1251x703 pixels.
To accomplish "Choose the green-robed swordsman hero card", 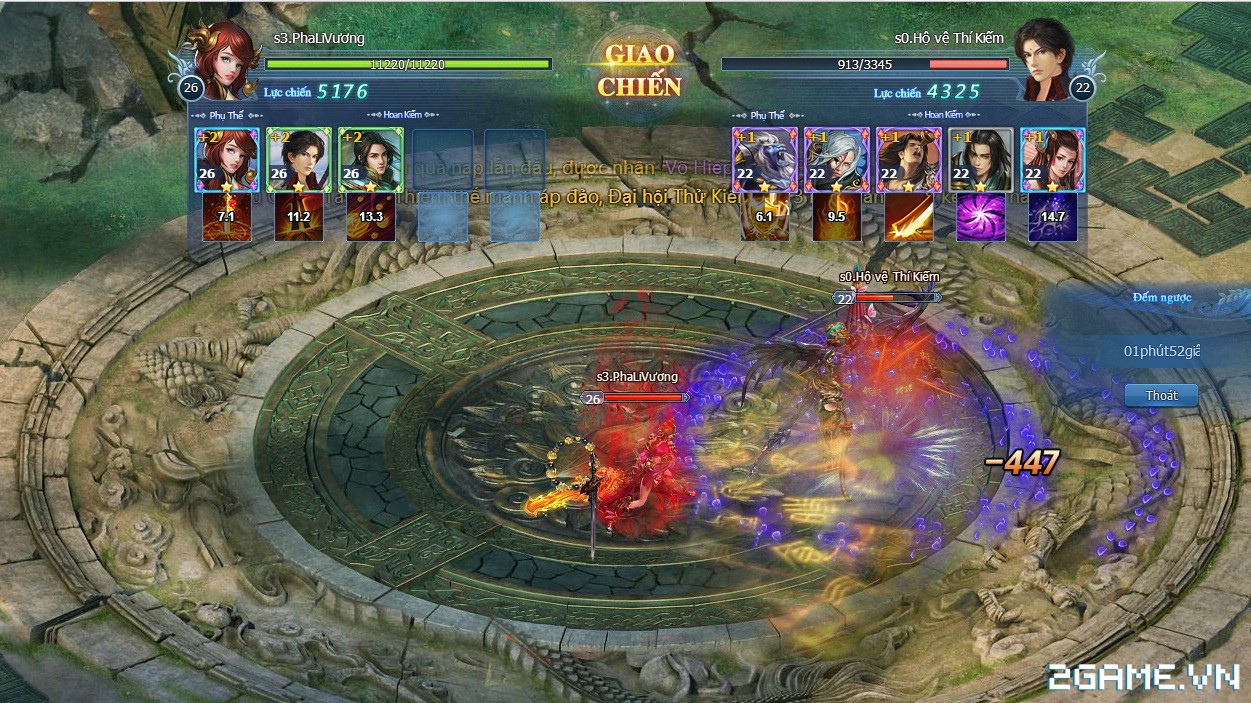I will pos(370,159).
